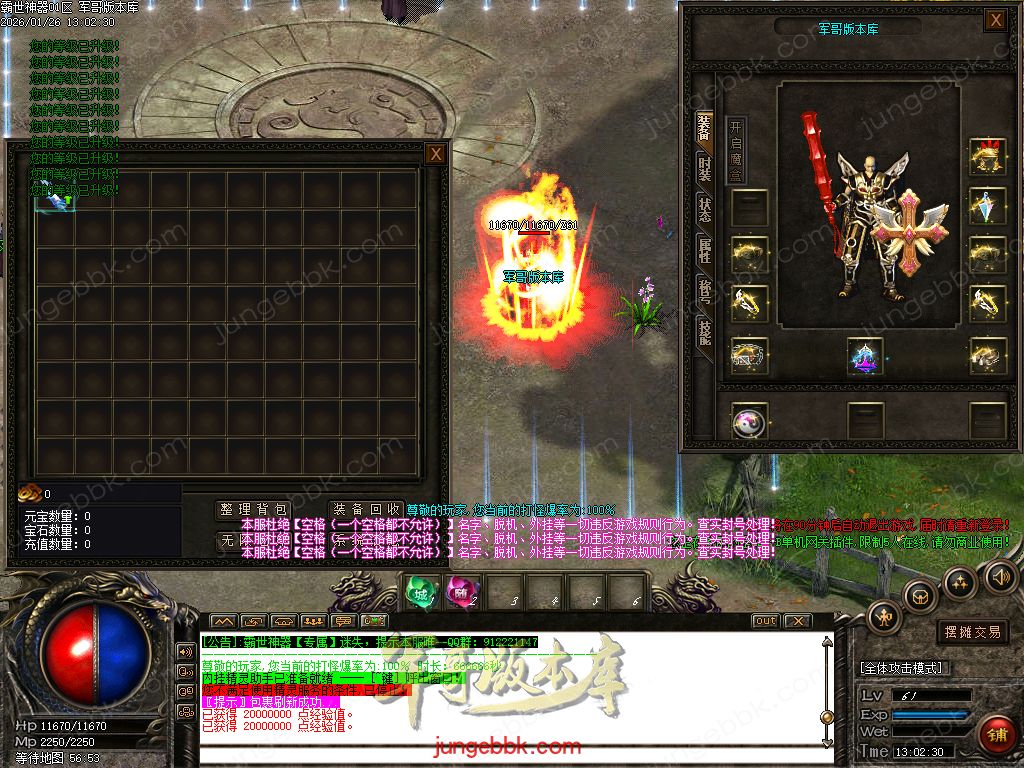
Task: Open 摆摊交易 stall trading
Action: (972, 632)
